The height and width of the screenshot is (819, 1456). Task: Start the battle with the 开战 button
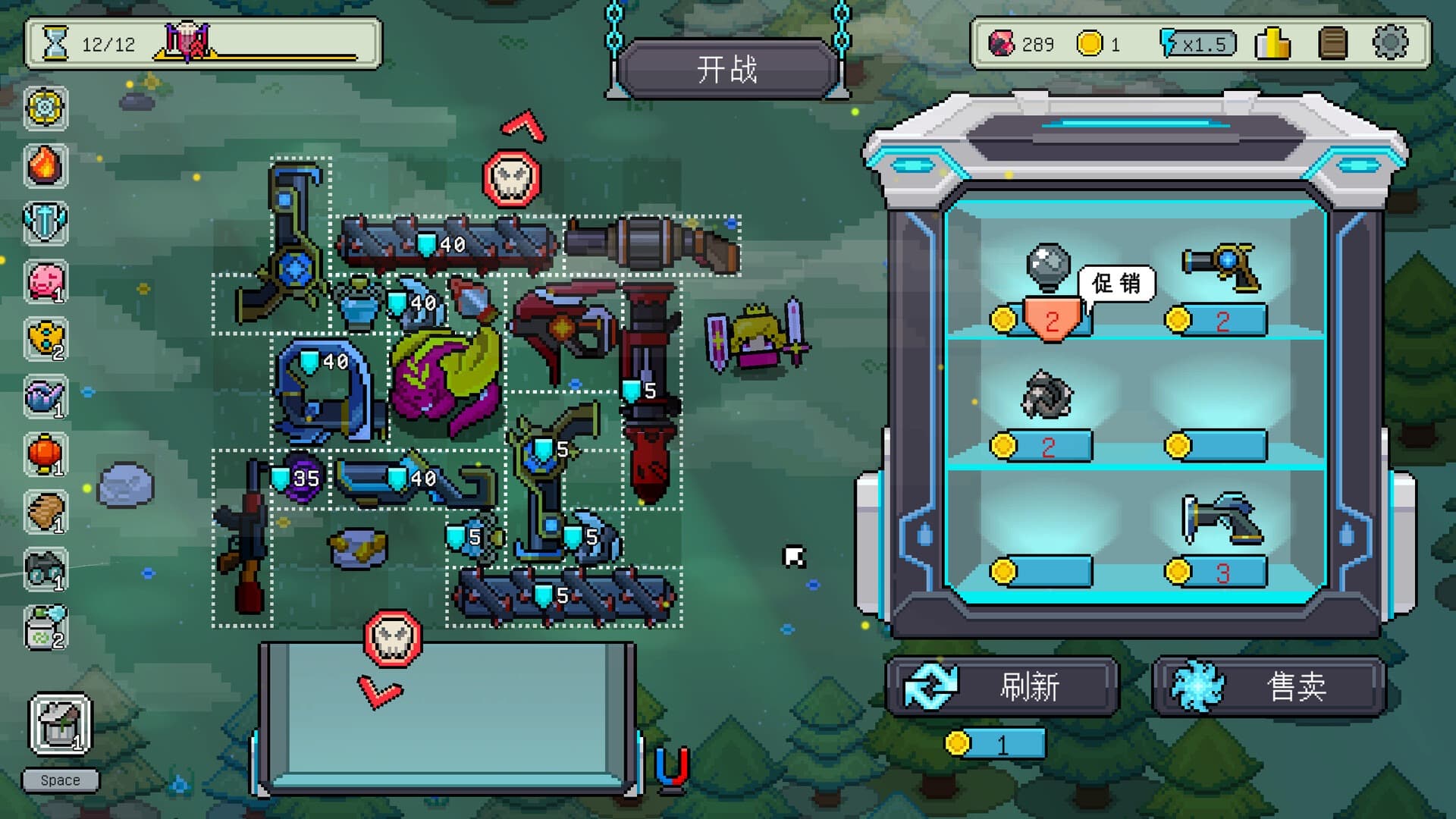(x=726, y=70)
